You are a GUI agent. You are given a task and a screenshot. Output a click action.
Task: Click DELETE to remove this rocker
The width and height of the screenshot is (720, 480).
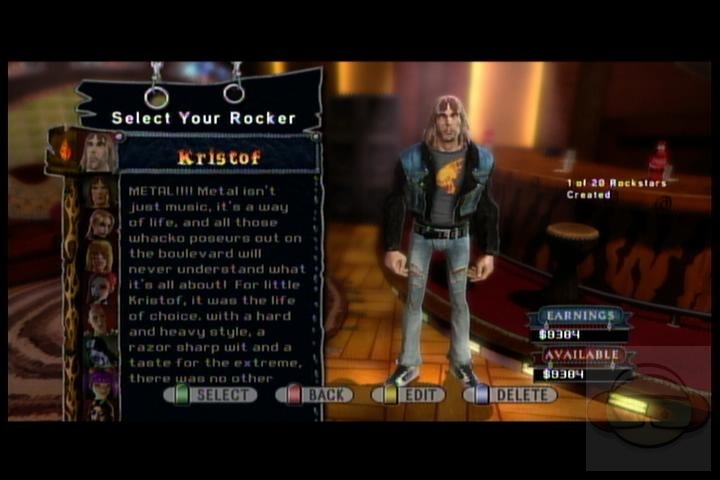tap(510, 395)
